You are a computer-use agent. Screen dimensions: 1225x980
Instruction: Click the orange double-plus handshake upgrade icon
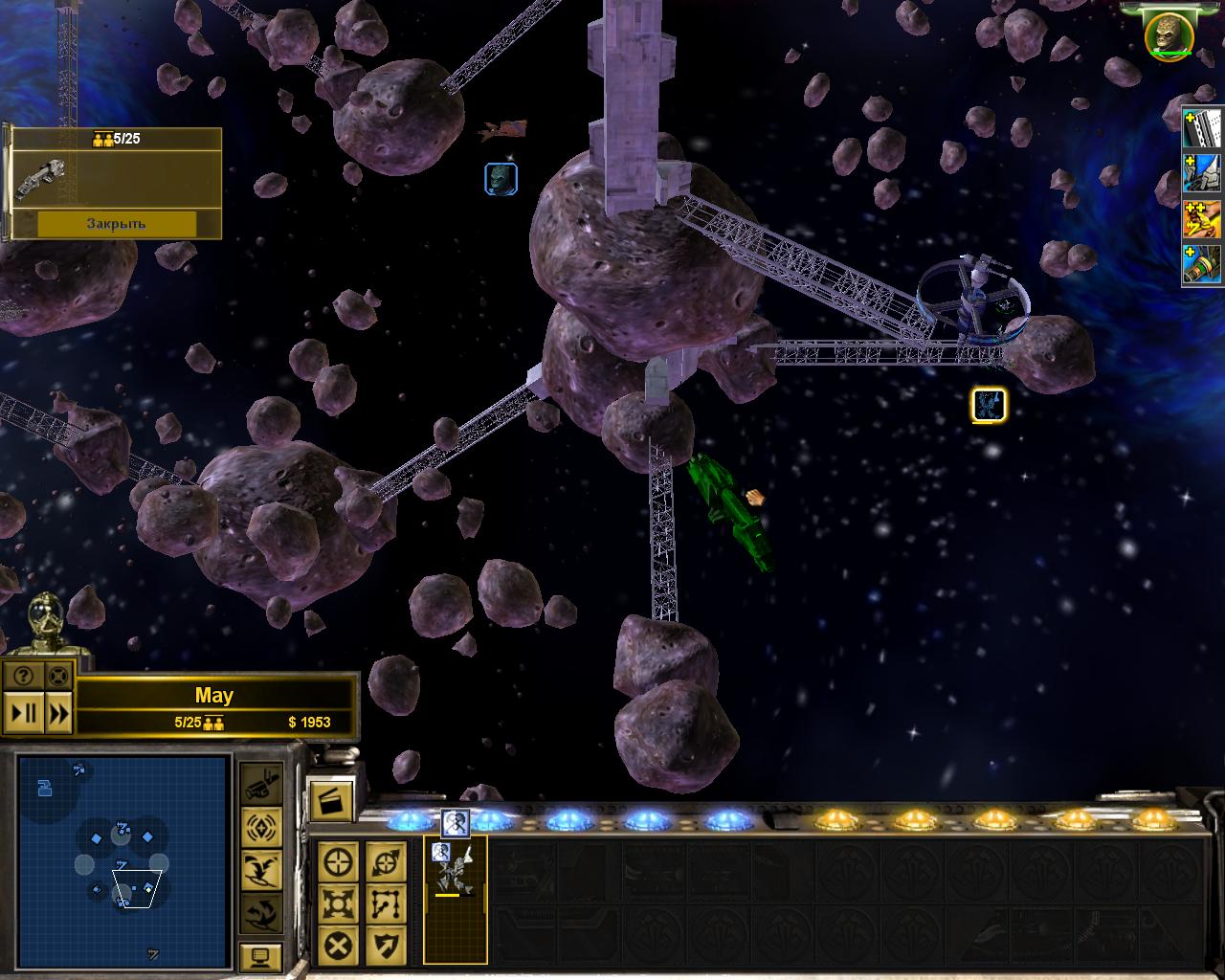(1202, 218)
